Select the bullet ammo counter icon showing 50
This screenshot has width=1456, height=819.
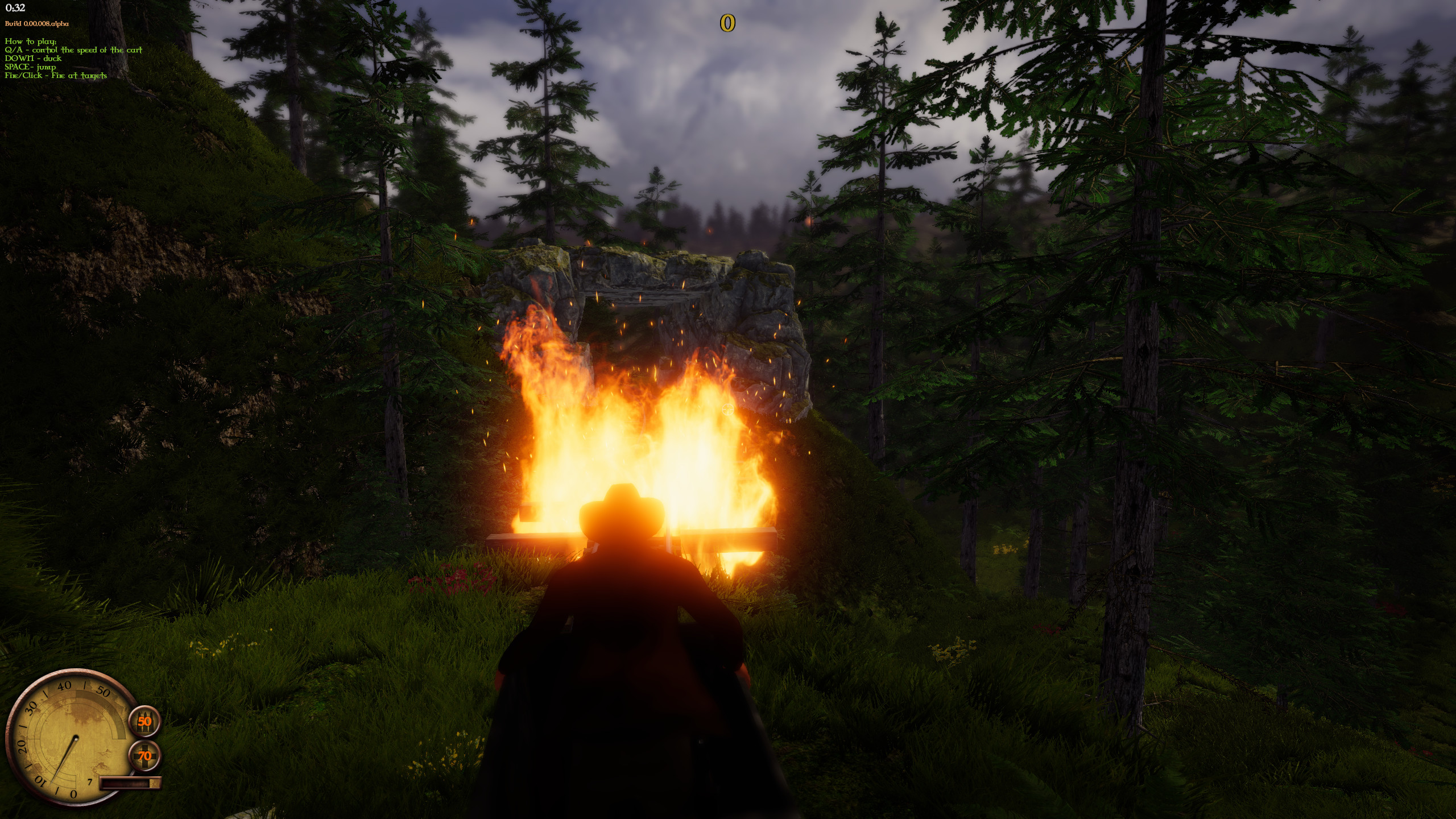pos(145,722)
